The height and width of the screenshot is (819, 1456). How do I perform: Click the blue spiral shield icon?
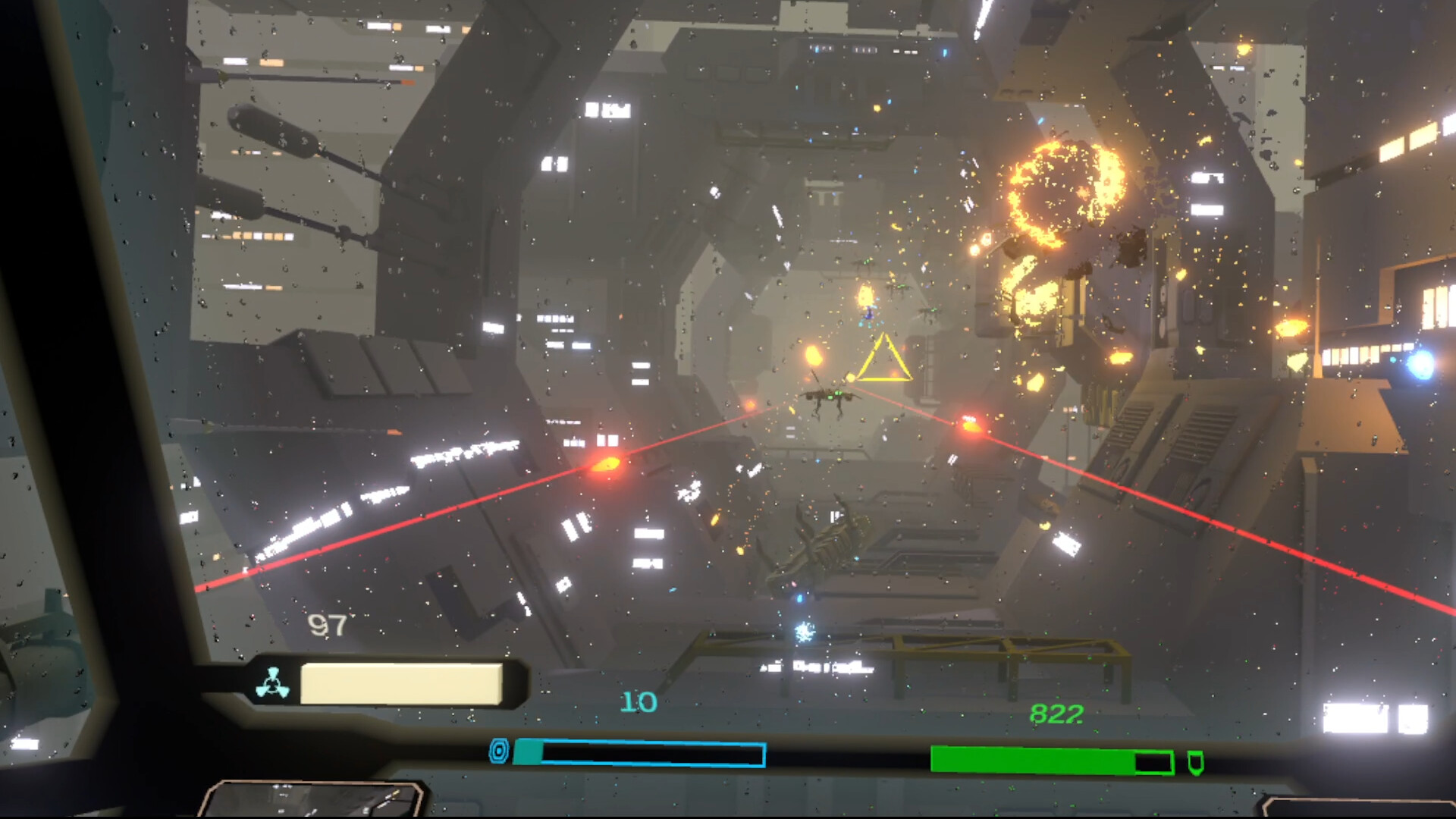[x=500, y=749]
